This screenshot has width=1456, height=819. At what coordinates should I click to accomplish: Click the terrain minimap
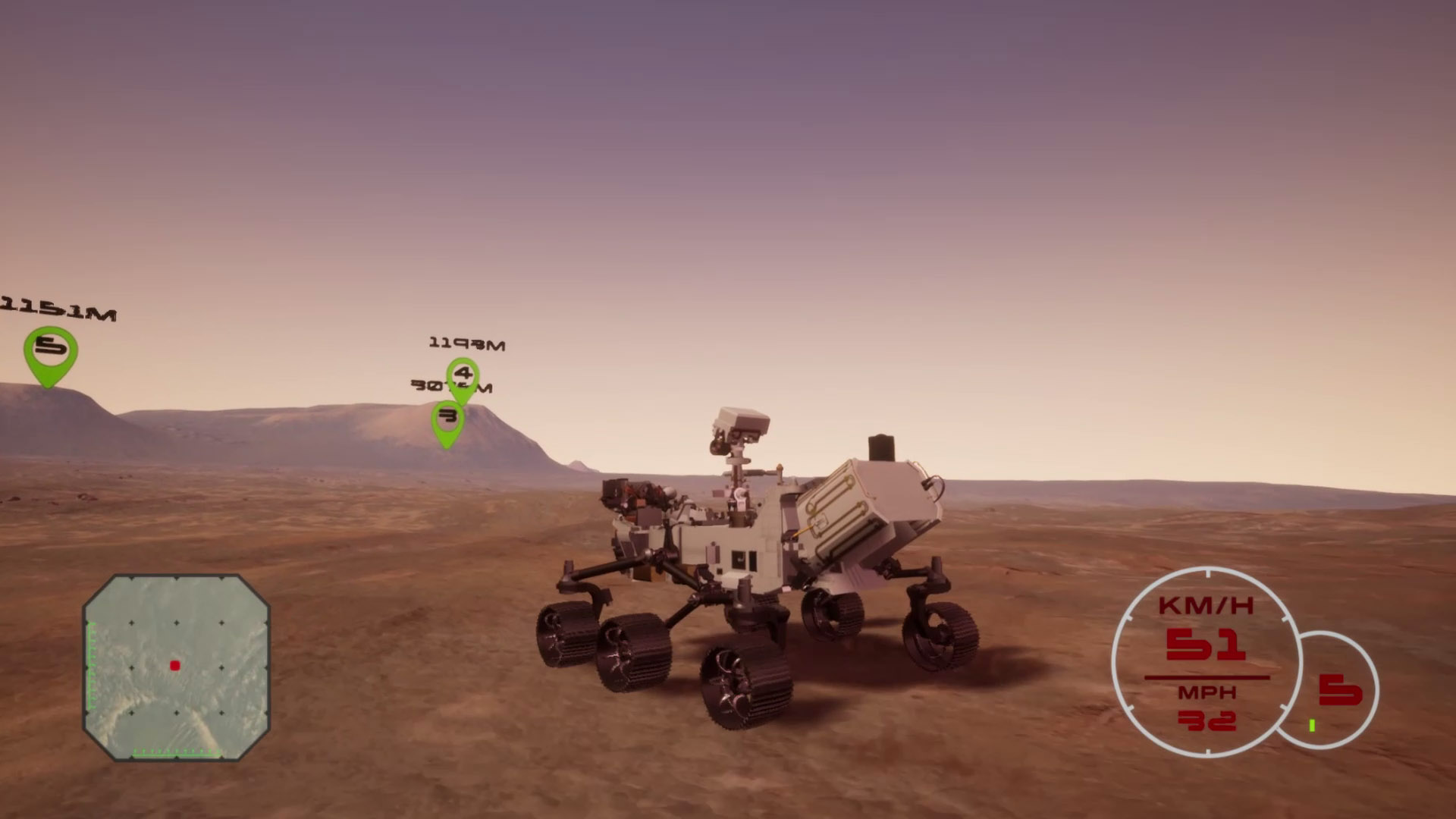click(x=176, y=667)
